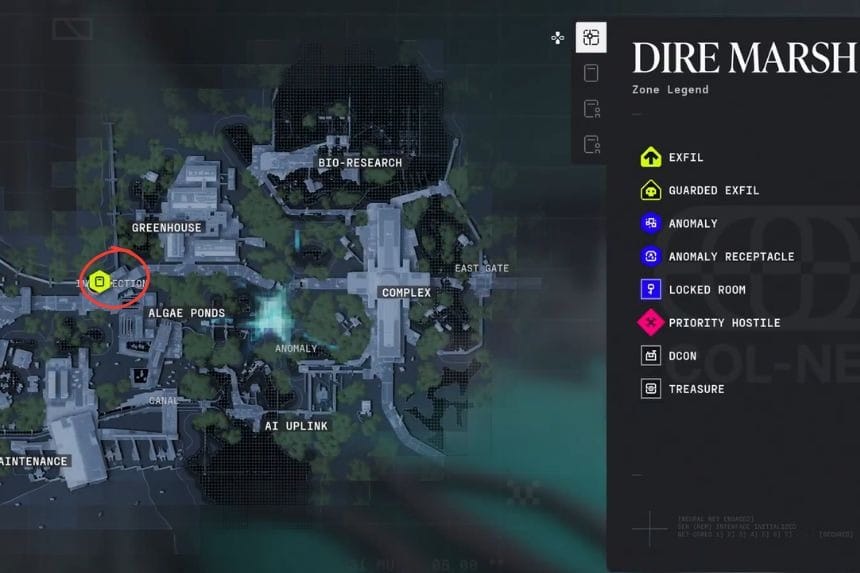Click the yellow hexagon marker on the map
Viewport: 860px width, 573px height.
[99, 282]
